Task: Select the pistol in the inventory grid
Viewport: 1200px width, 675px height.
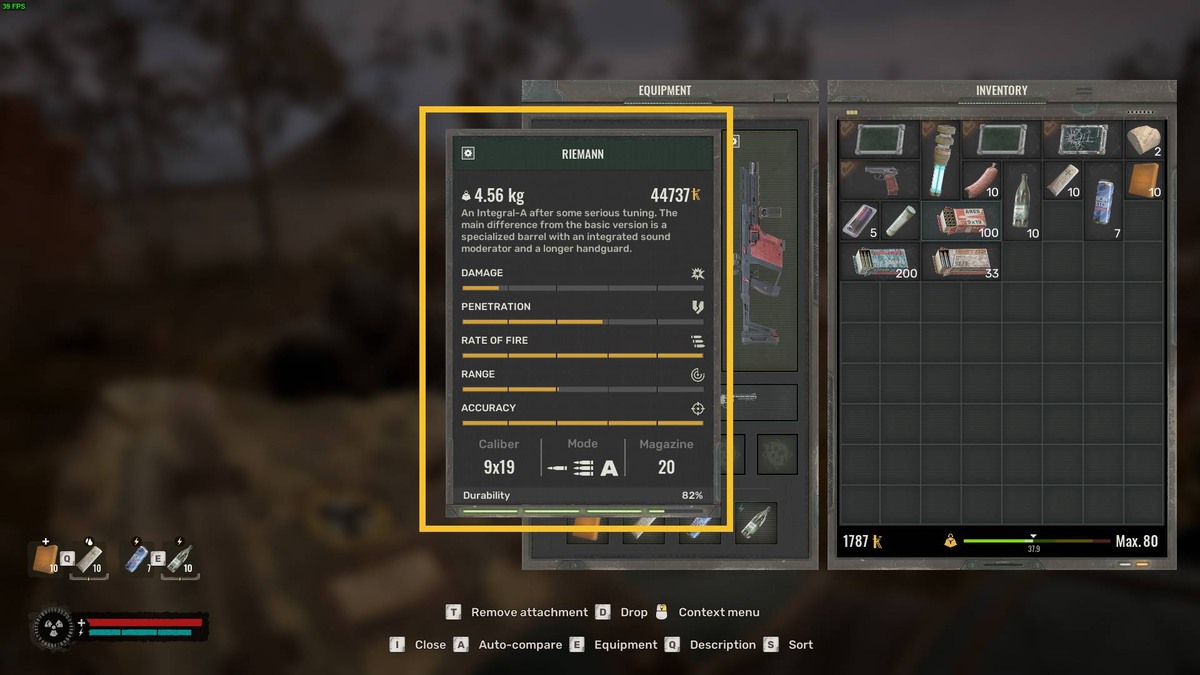Action: [x=879, y=181]
